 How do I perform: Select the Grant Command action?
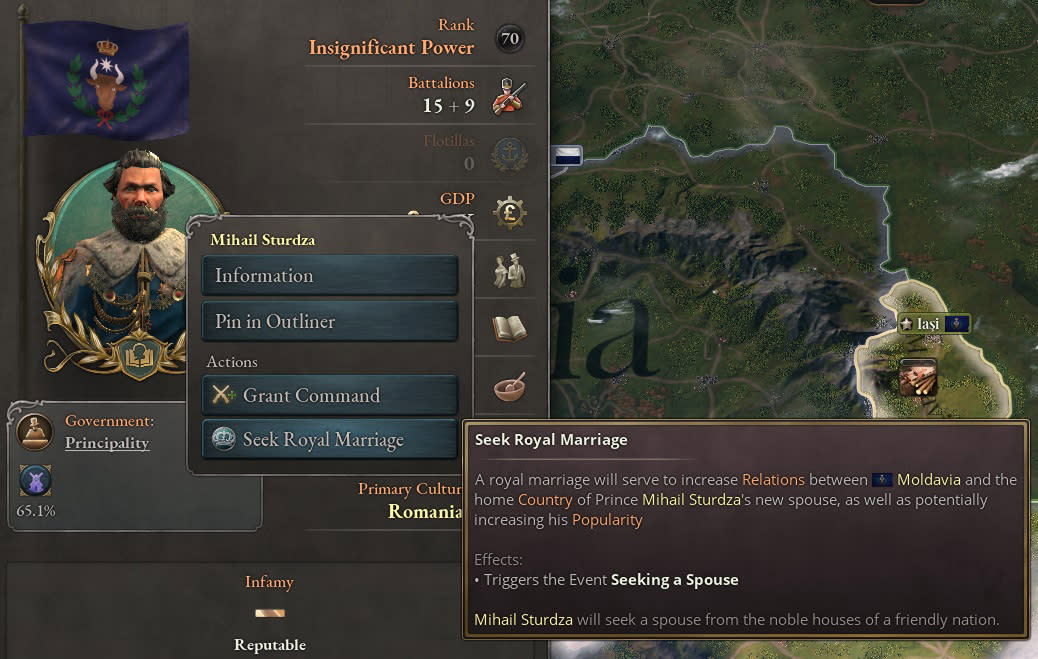[329, 395]
